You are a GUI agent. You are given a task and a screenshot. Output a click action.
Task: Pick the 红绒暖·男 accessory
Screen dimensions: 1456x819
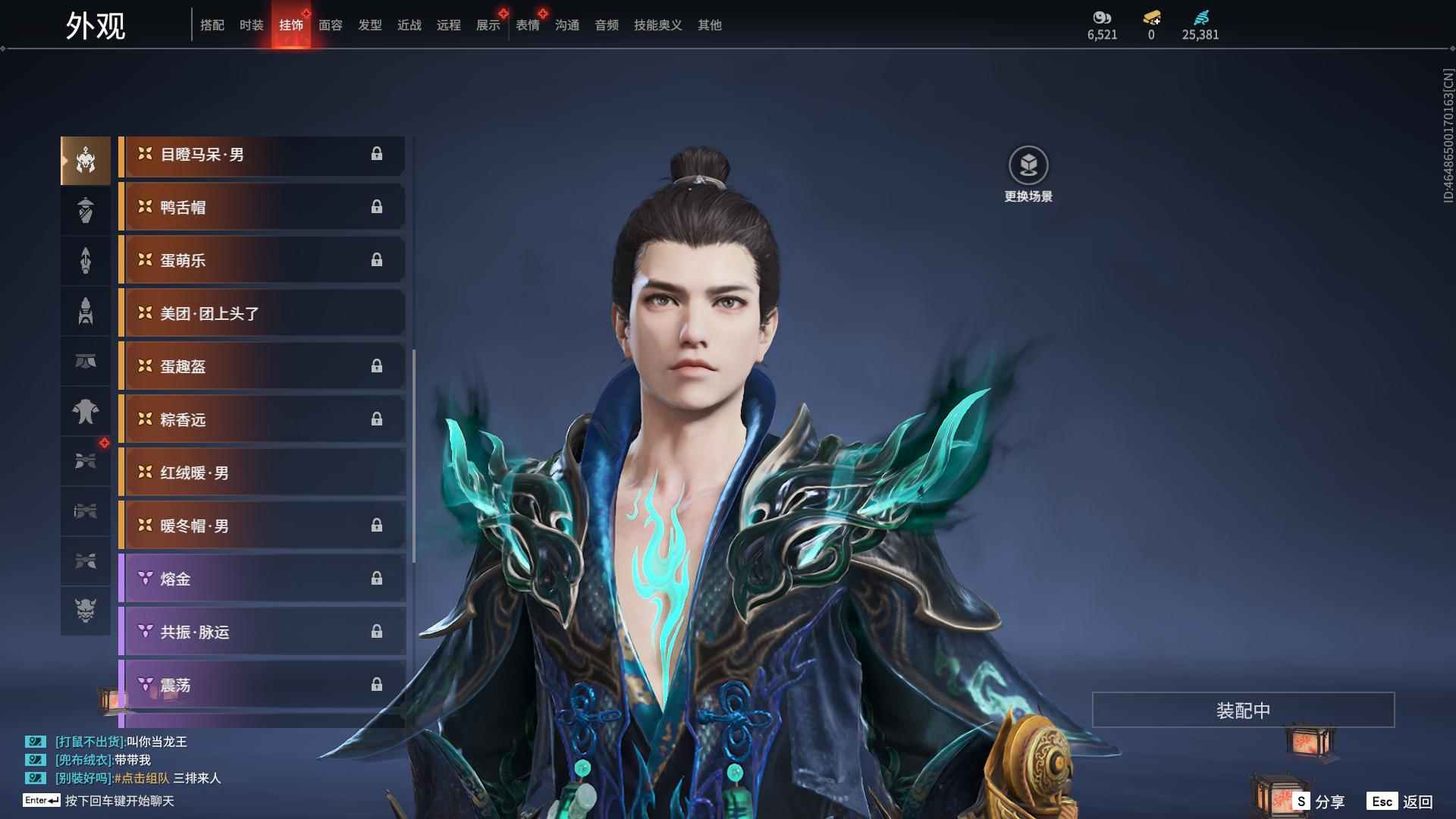pyautogui.click(x=262, y=472)
